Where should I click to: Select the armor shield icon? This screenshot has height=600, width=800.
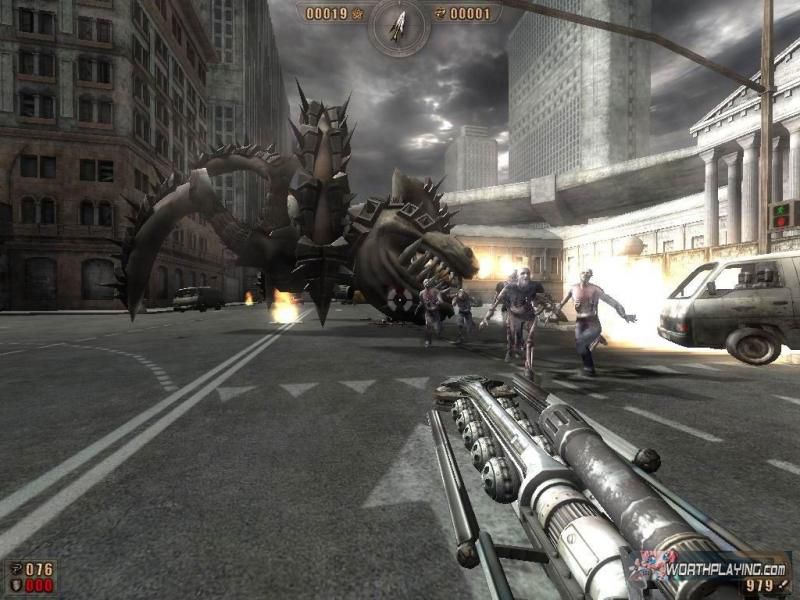[15, 587]
